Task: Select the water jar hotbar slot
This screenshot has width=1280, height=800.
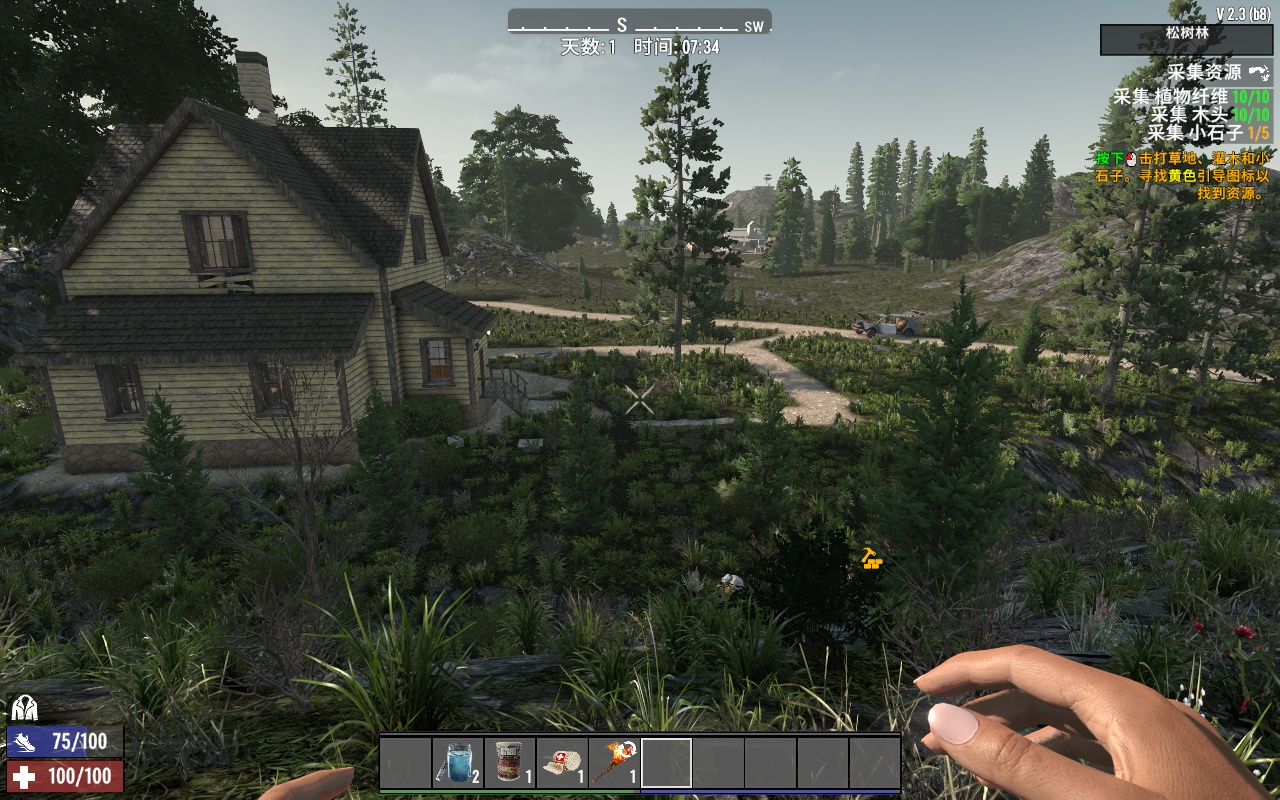Action: 458,763
